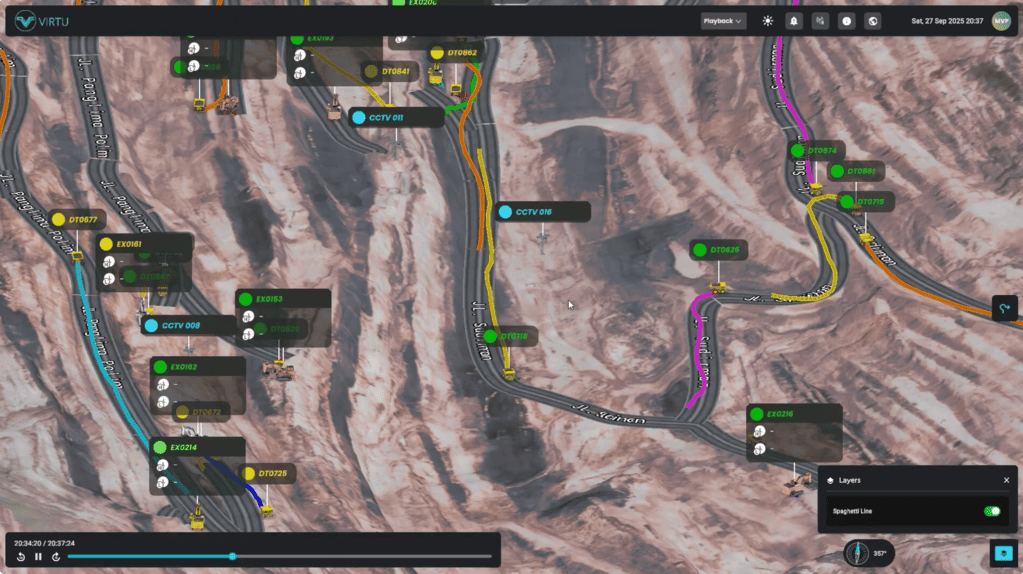Click the VIRTU logo

(x=42, y=21)
